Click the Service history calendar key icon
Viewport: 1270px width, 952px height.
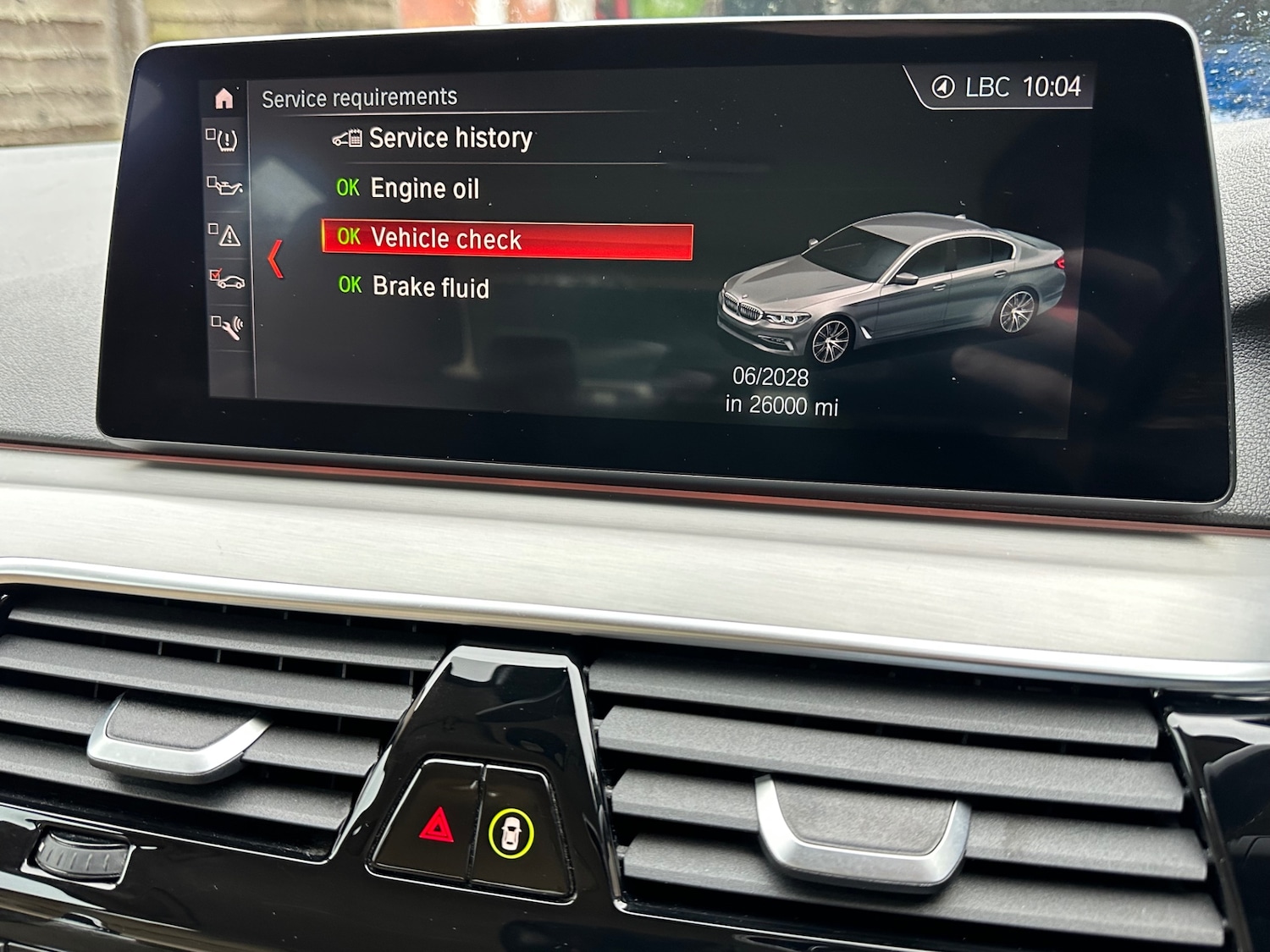click(348, 137)
